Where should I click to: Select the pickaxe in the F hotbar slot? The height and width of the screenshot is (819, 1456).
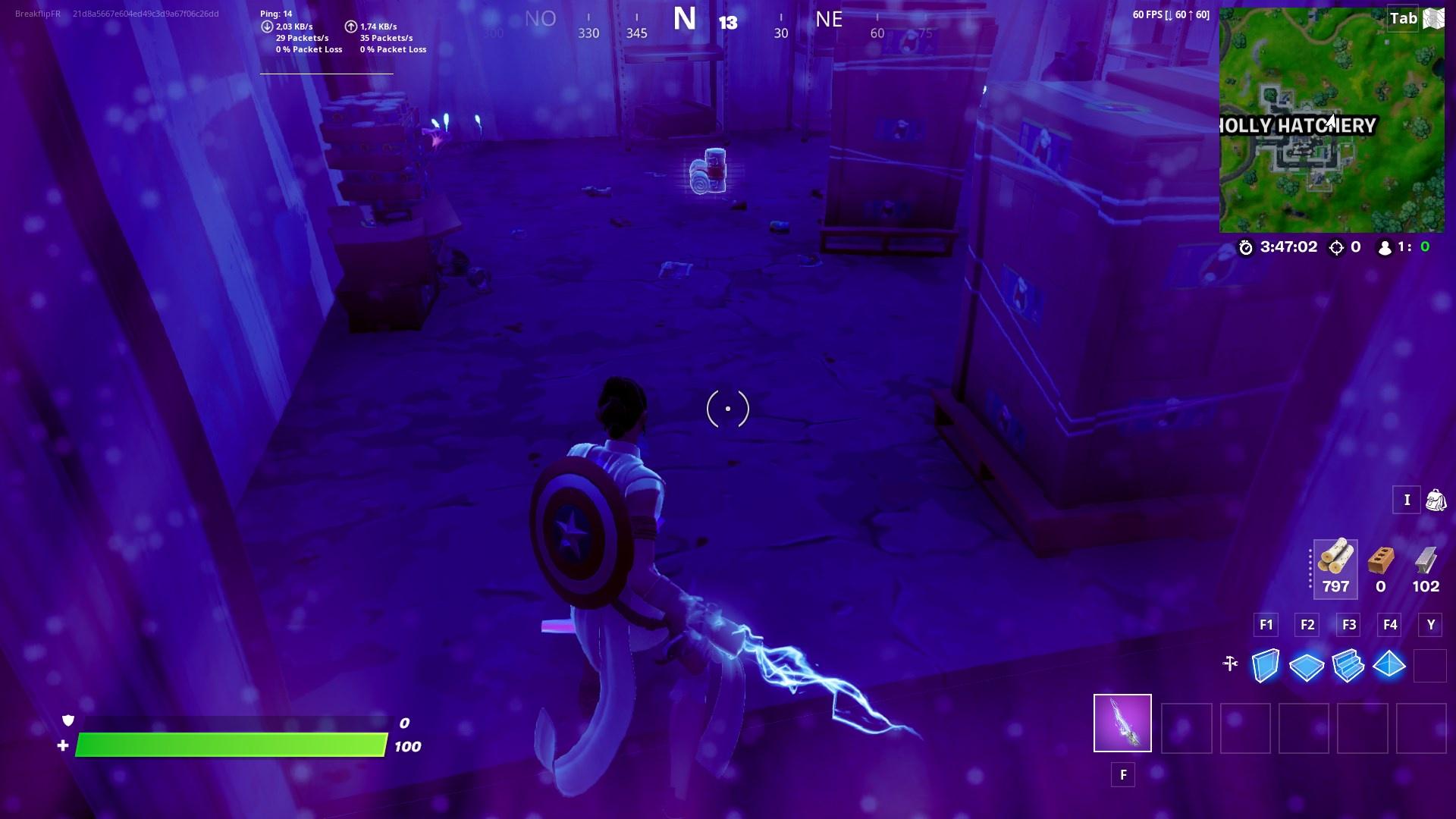1122,724
